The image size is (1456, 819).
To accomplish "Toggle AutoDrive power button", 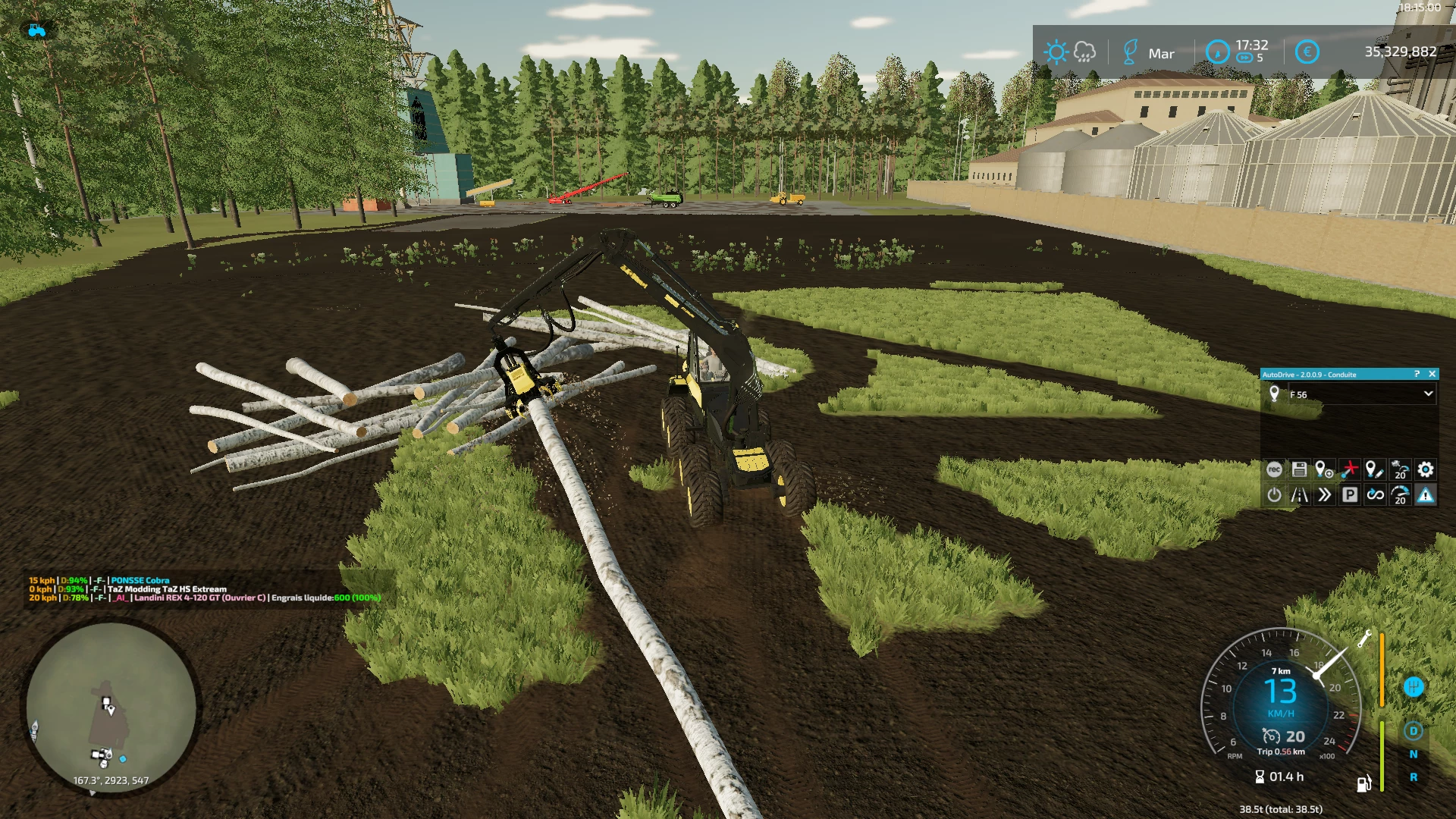I will (x=1274, y=495).
